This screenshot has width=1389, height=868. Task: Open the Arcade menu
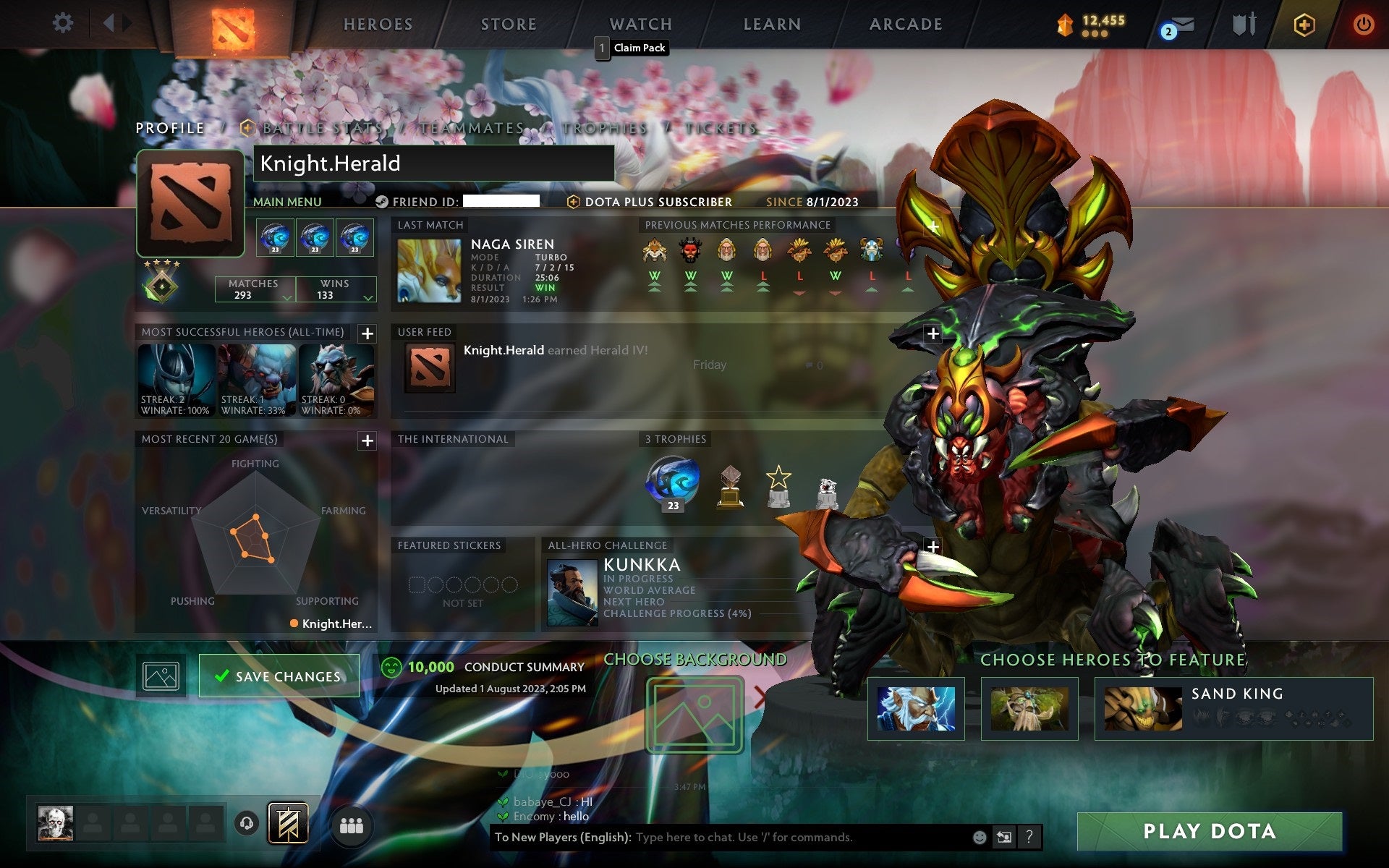click(904, 24)
